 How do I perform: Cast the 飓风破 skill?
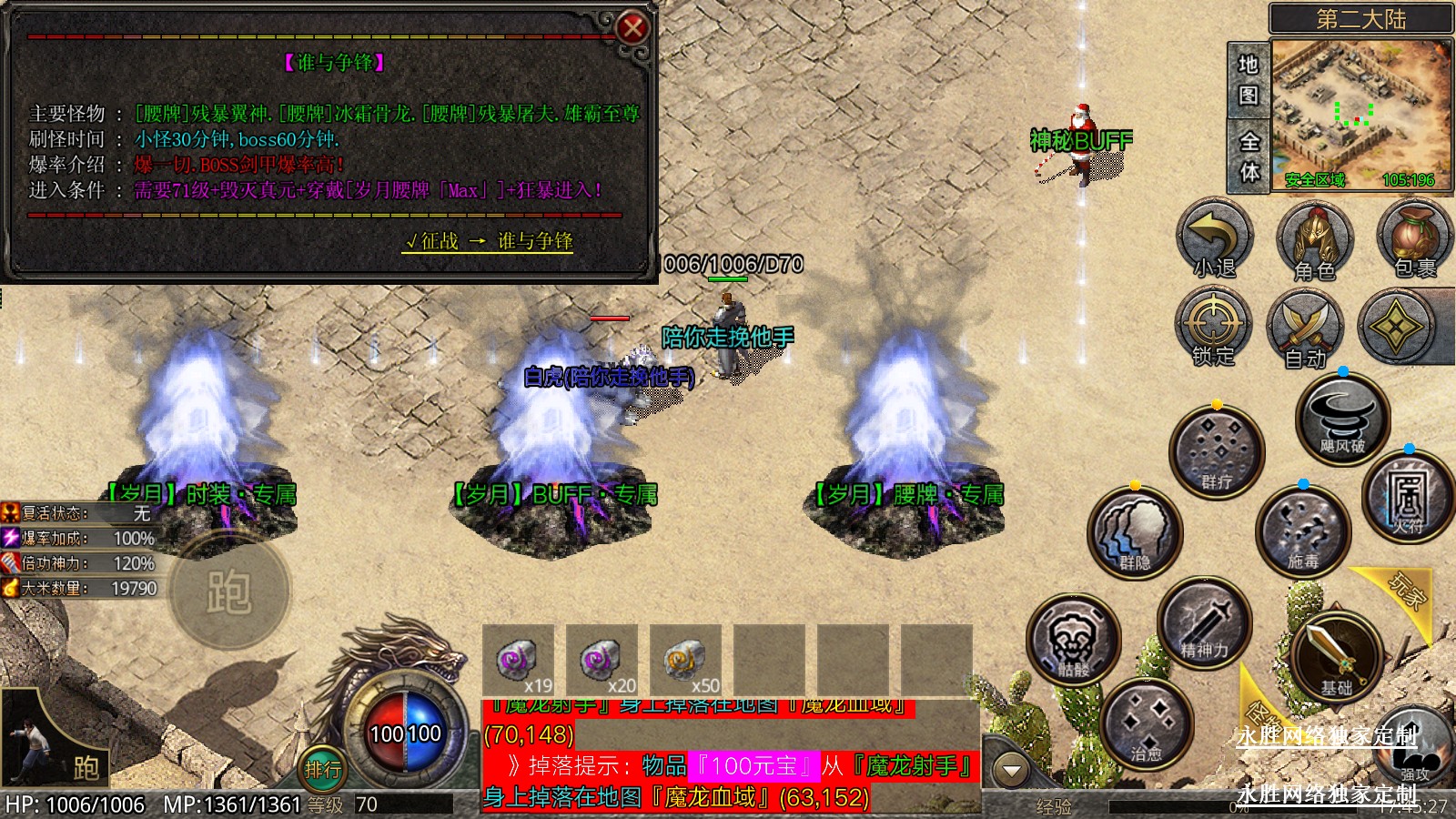[1342, 420]
